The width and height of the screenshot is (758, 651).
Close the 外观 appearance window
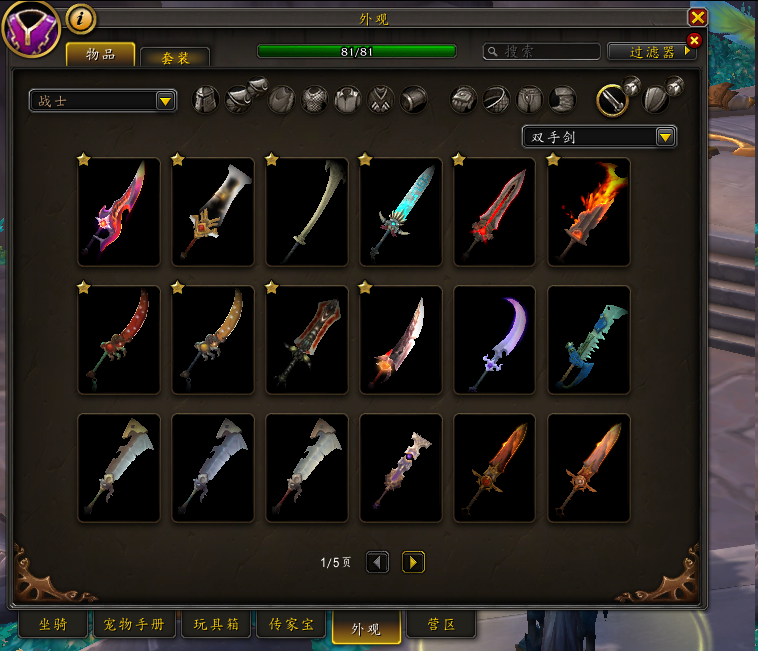click(x=698, y=17)
